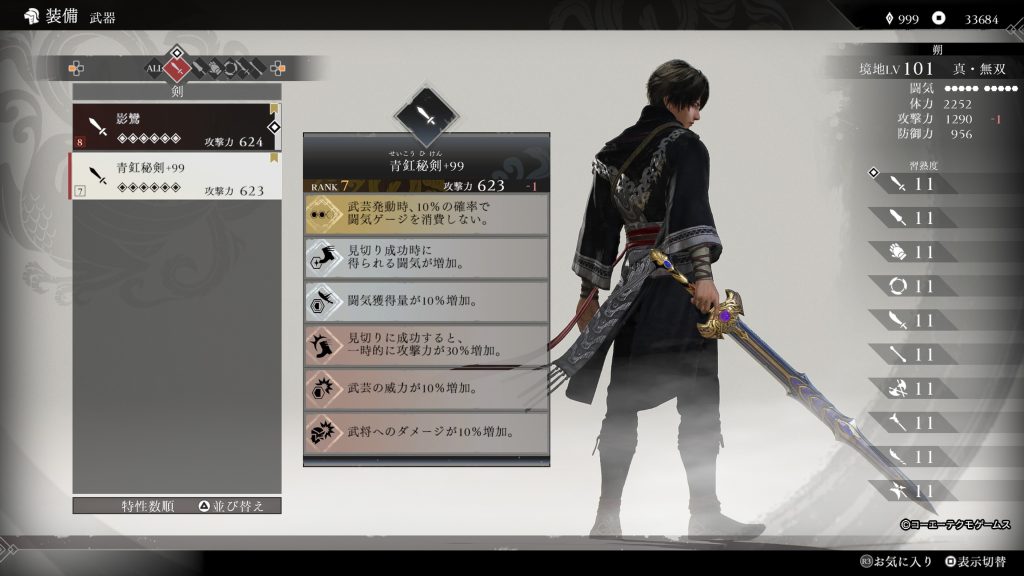Viewport: 1024px width, 576px height.
Task: Select the 闘気ゲージを消費しない trait row
Action: pyautogui.click(x=426, y=213)
